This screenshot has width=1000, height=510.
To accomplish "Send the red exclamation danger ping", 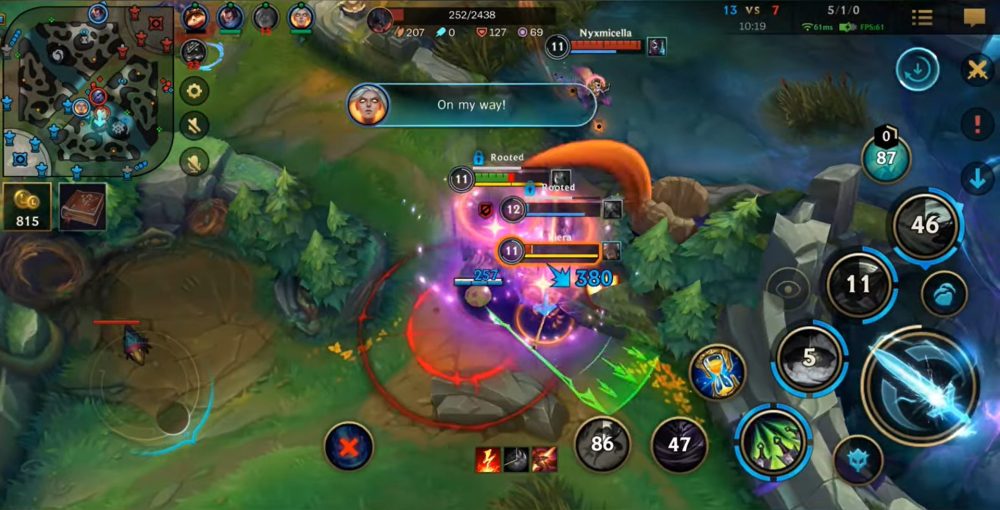I will point(976,124).
